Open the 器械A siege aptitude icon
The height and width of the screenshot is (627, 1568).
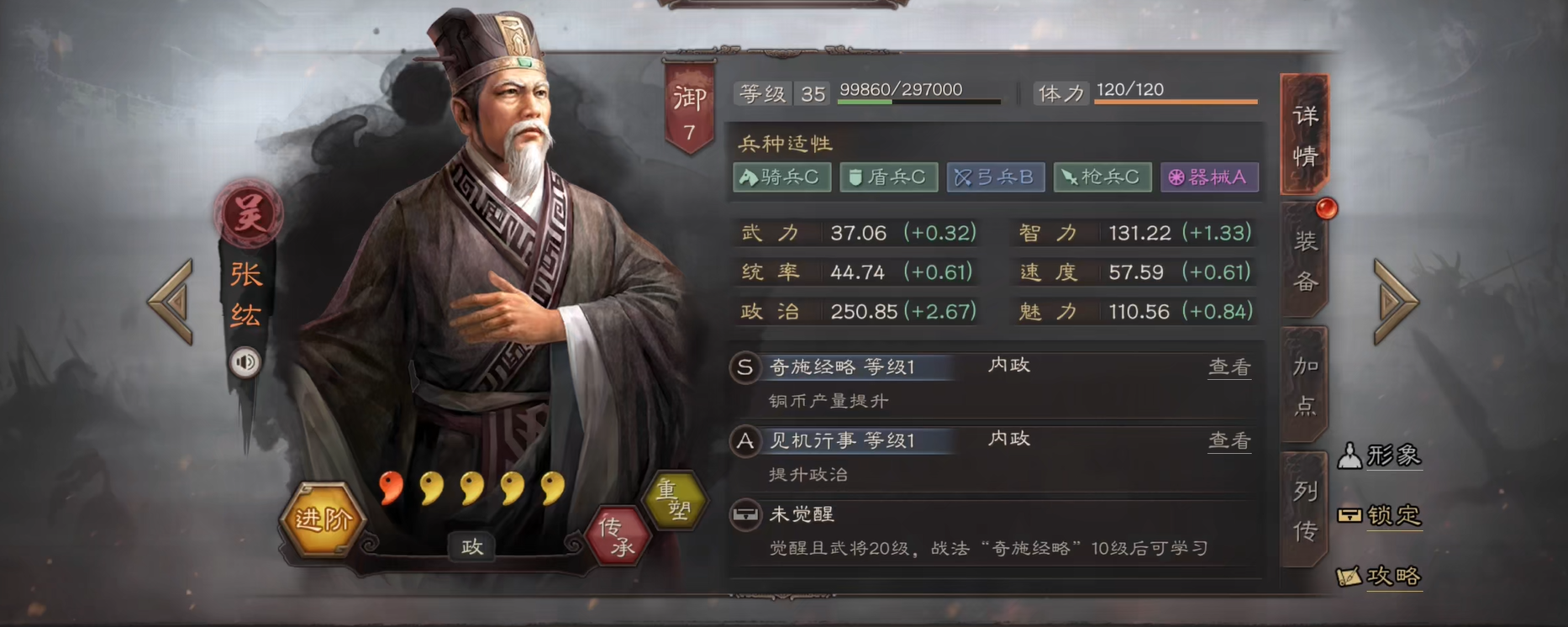point(1209,177)
